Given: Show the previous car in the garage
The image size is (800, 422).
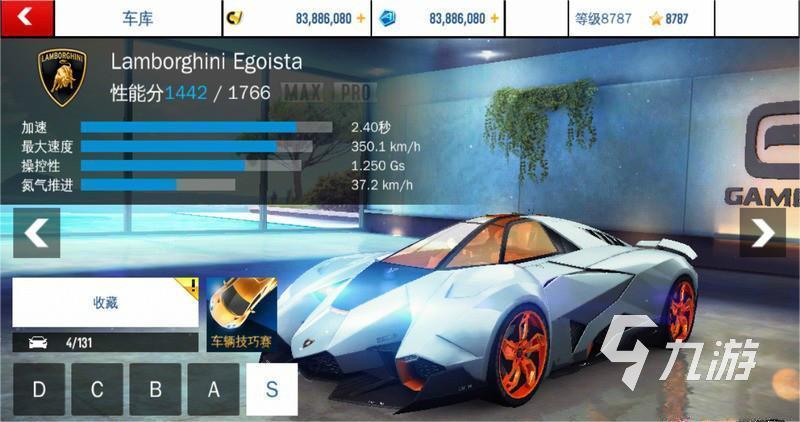Looking at the screenshot, I should click(x=36, y=233).
